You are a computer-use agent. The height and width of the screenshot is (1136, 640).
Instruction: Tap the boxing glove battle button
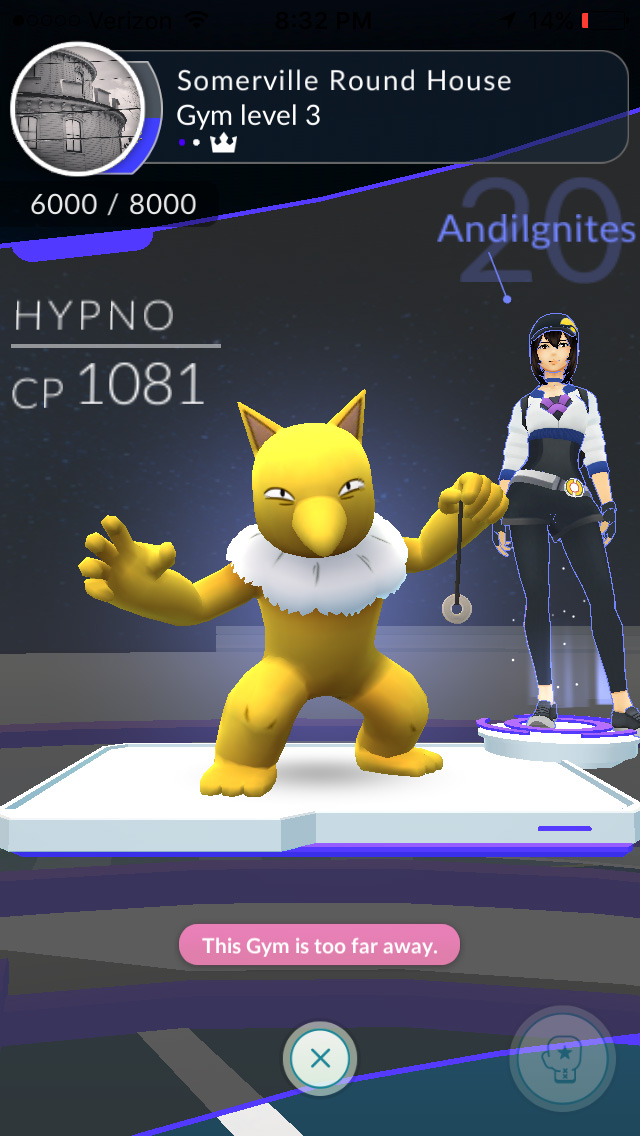point(562,1059)
